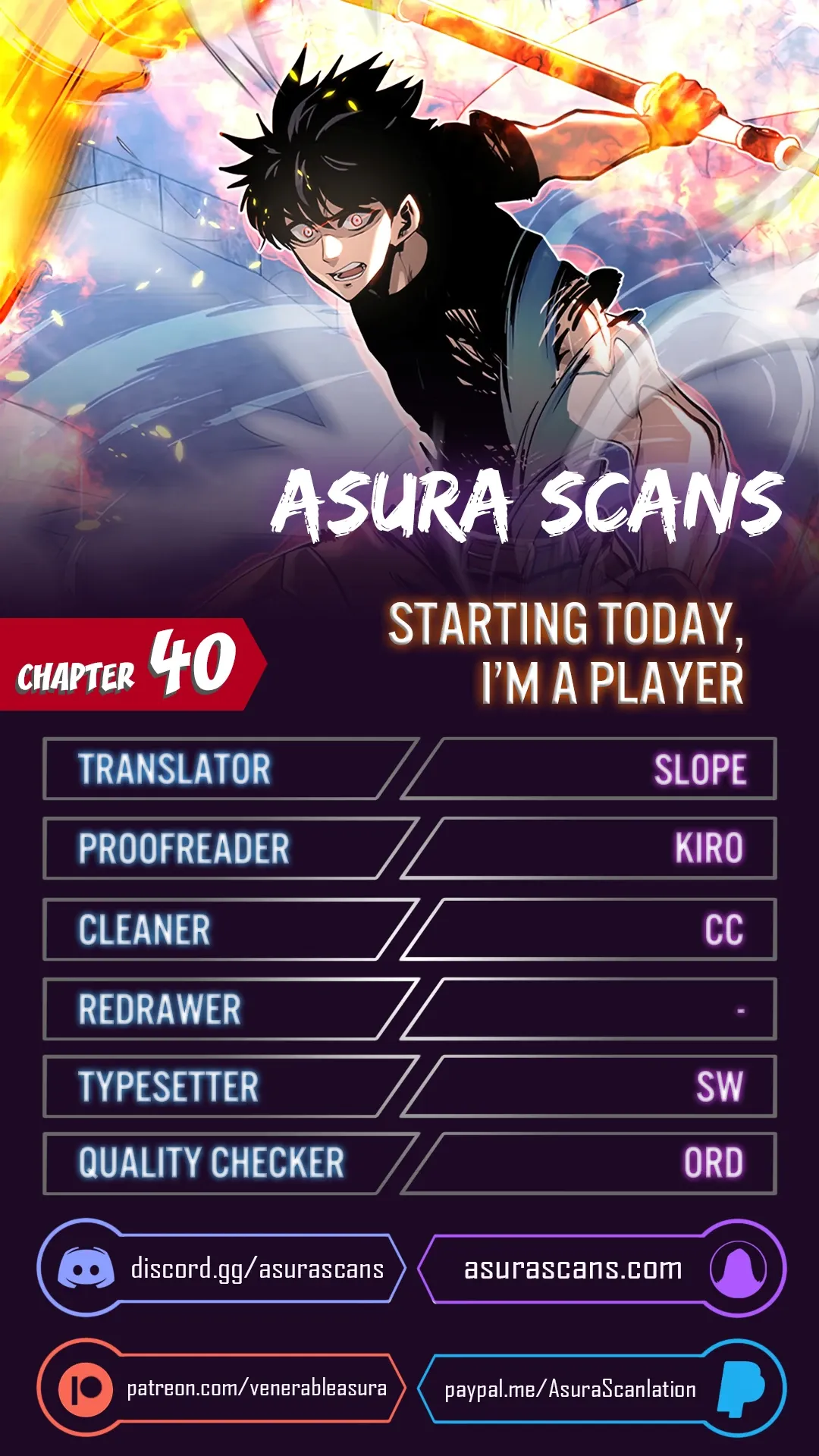The height and width of the screenshot is (1456, 819).
Task: Open the discord.gg/asurascans link banner
Action: tap(221, 1268)
